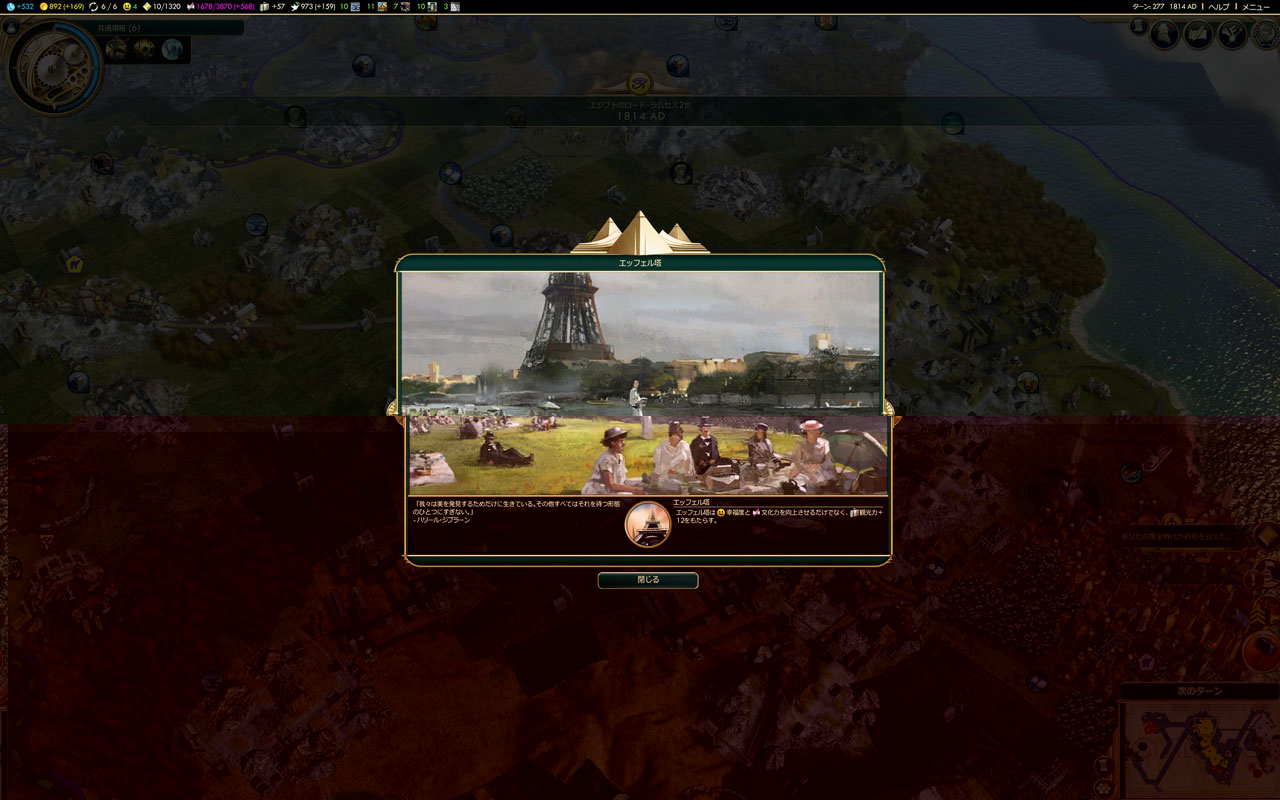The width and height of the screenshot is (1280, 800).
Task: Select the horses resource icon in the resource bar
Action: 382,7
